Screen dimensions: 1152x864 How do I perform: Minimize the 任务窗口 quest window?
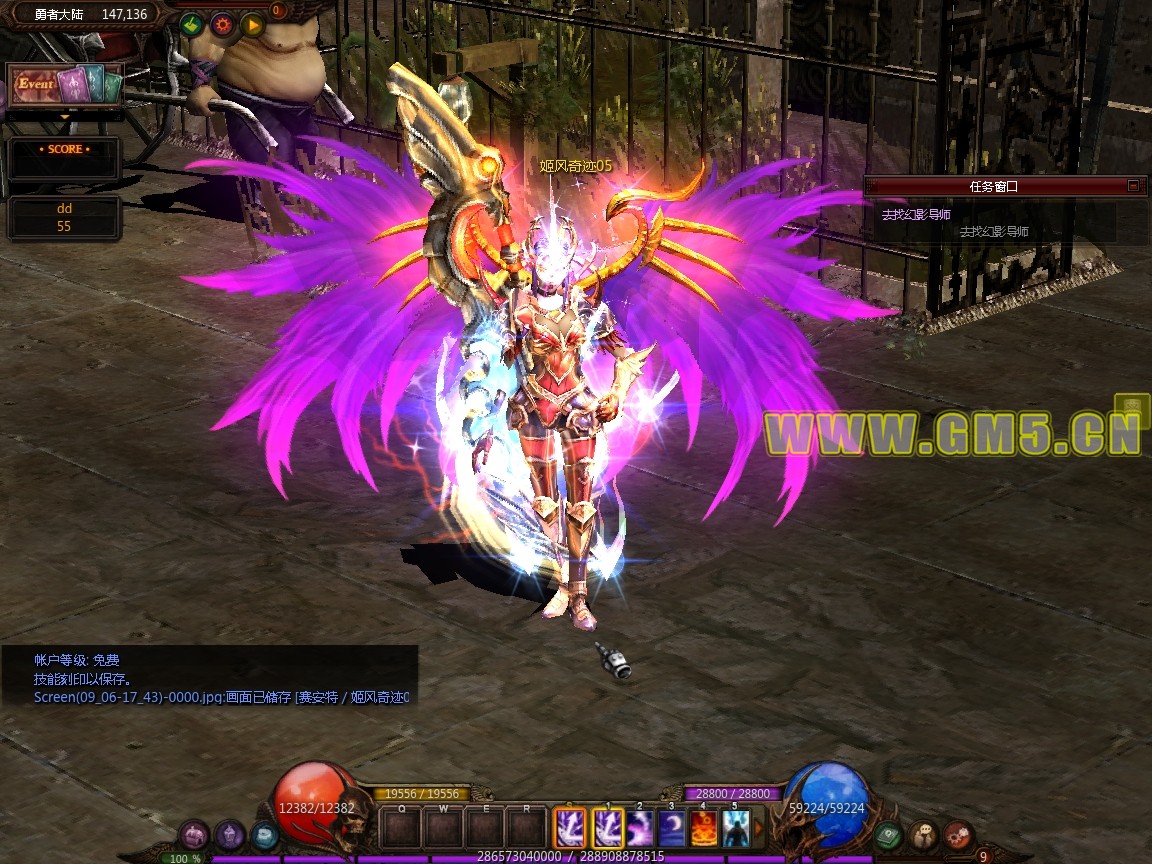coord(1133,185)
